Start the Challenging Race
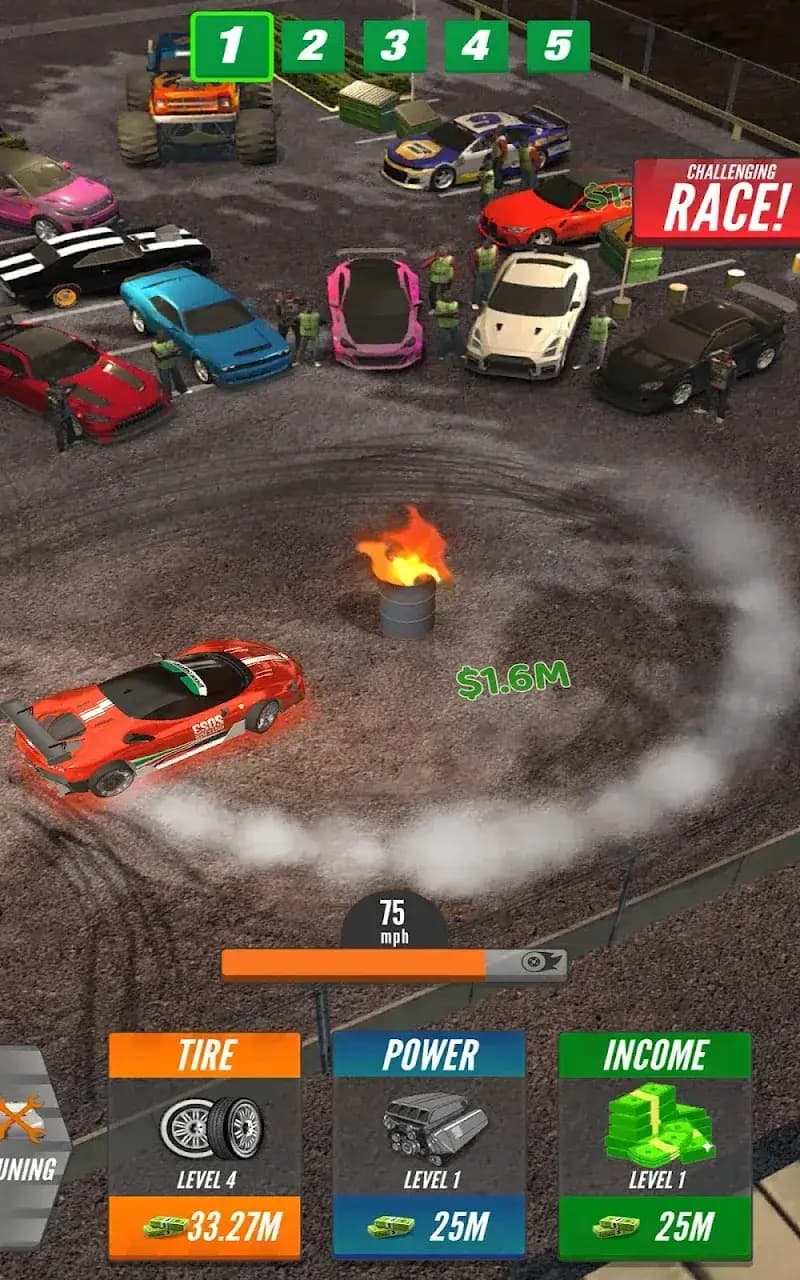The height and width of the screenshot is (1280, 800). point(716,200)
